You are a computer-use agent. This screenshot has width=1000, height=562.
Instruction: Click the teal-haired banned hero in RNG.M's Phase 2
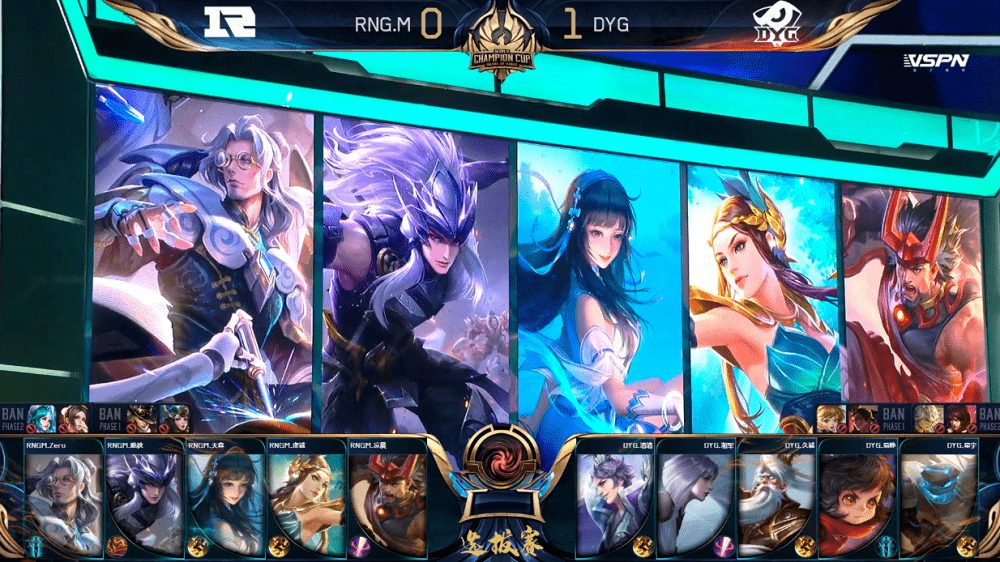(x=41, y=417)
